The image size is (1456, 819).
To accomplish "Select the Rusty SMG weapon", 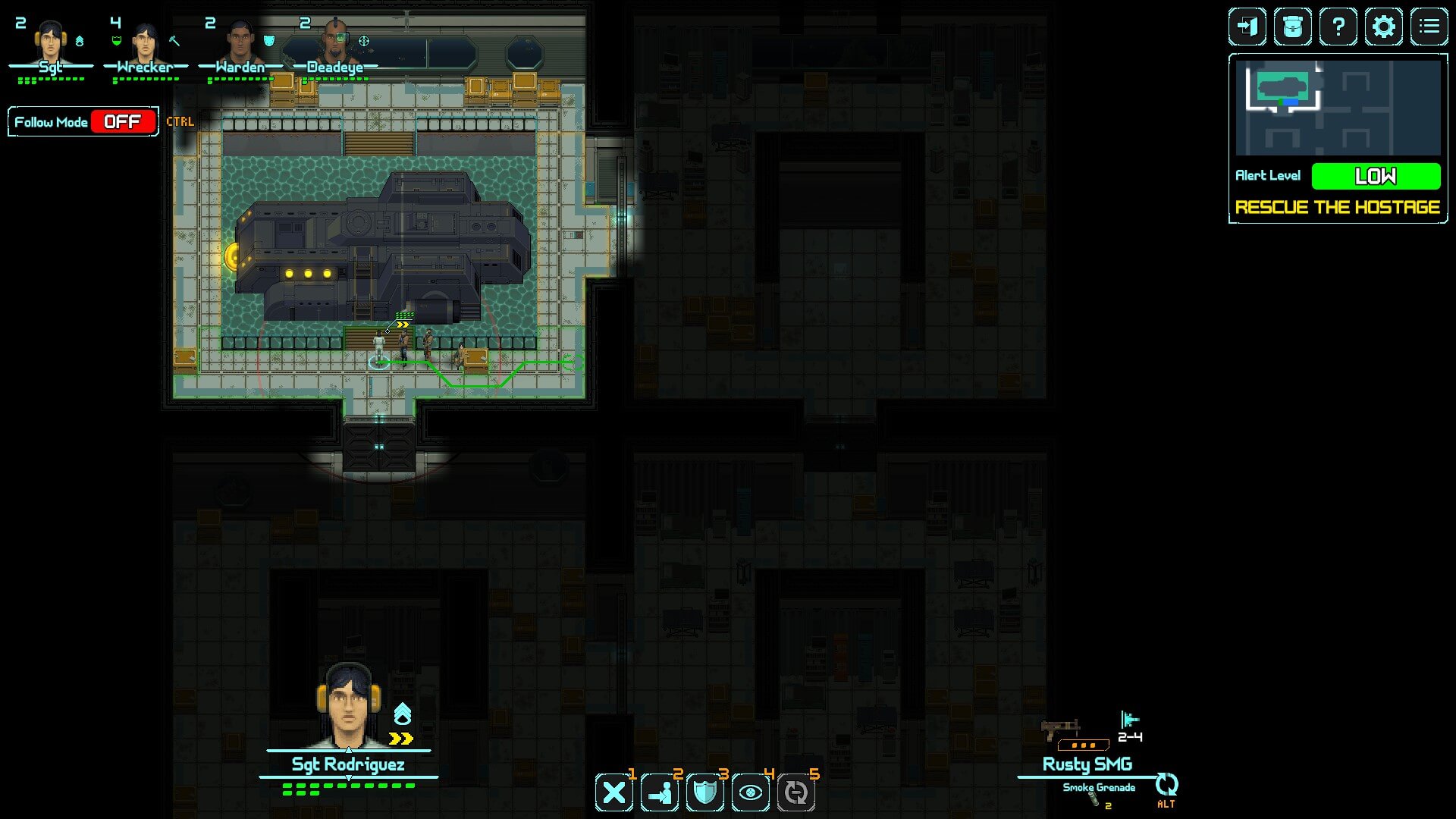I will pos(1086,764).
